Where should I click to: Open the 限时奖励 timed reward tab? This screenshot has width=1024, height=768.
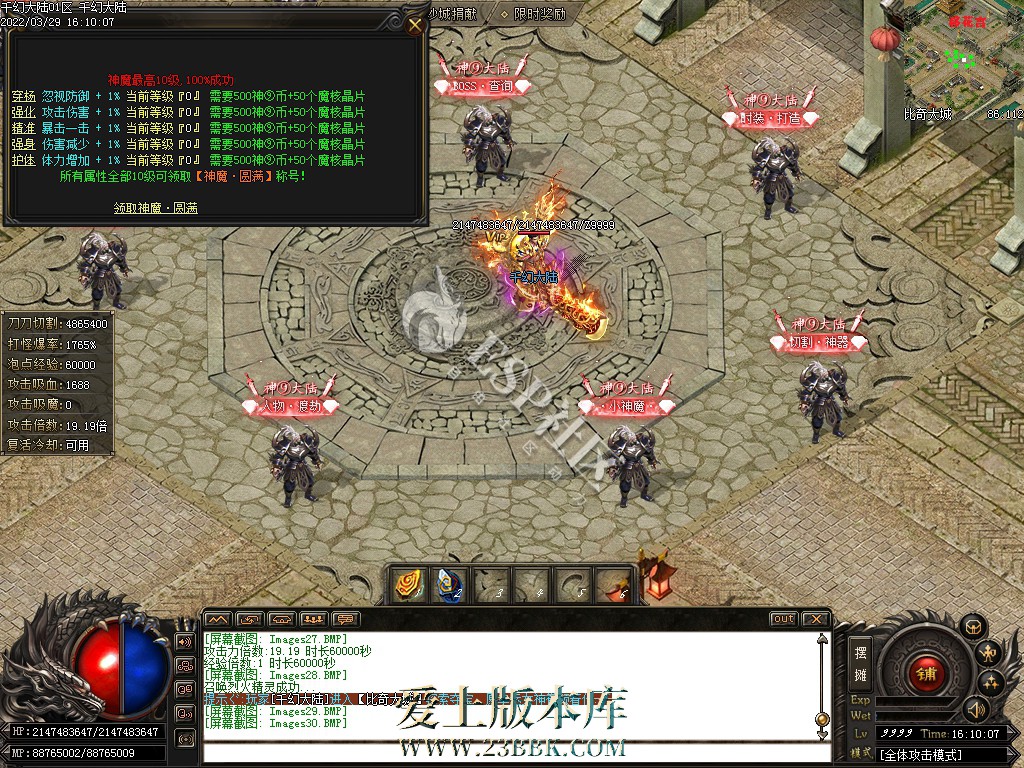(x=540, y=14)
